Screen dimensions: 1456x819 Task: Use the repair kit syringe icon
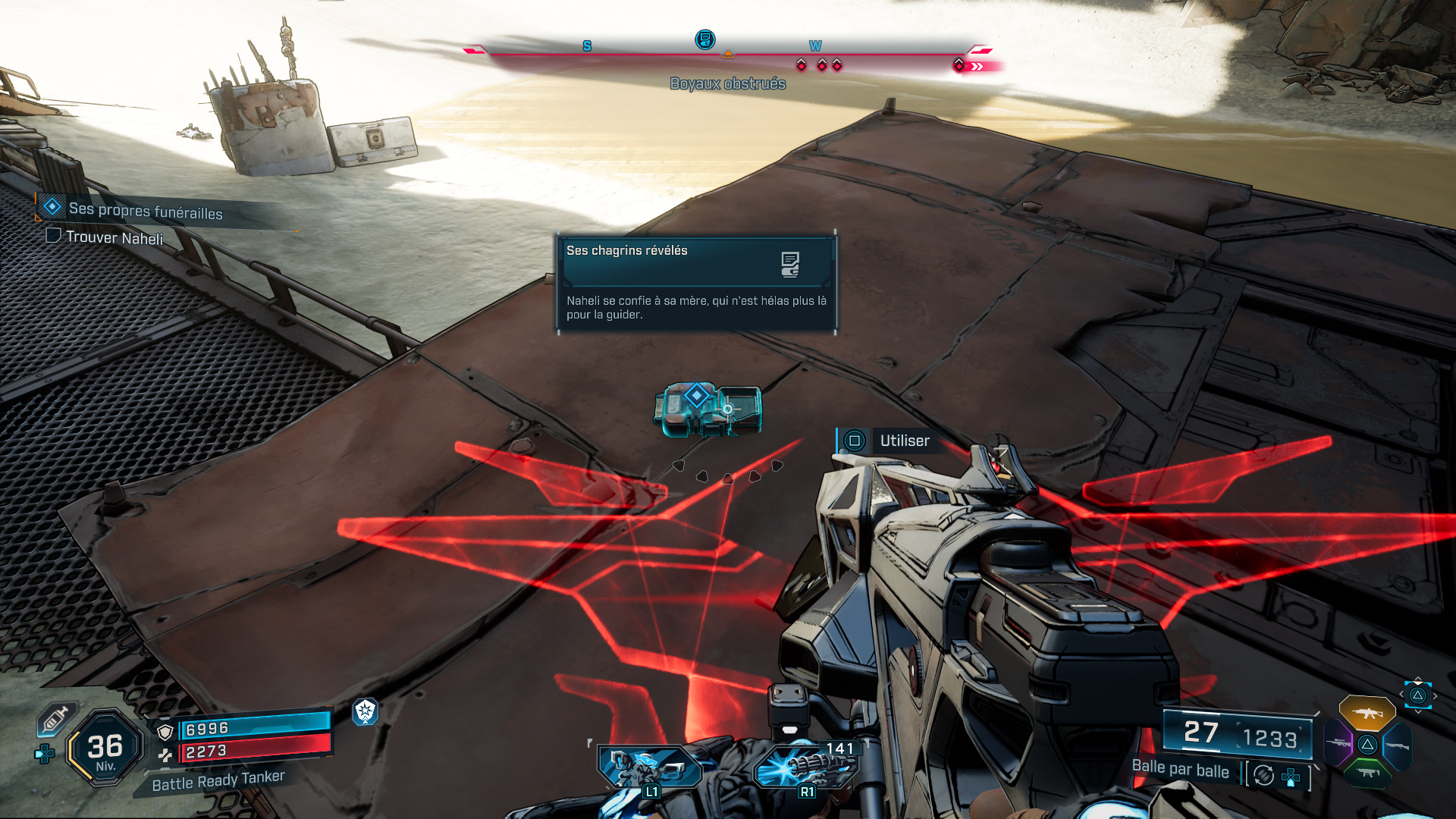click(x=56, y=719)
